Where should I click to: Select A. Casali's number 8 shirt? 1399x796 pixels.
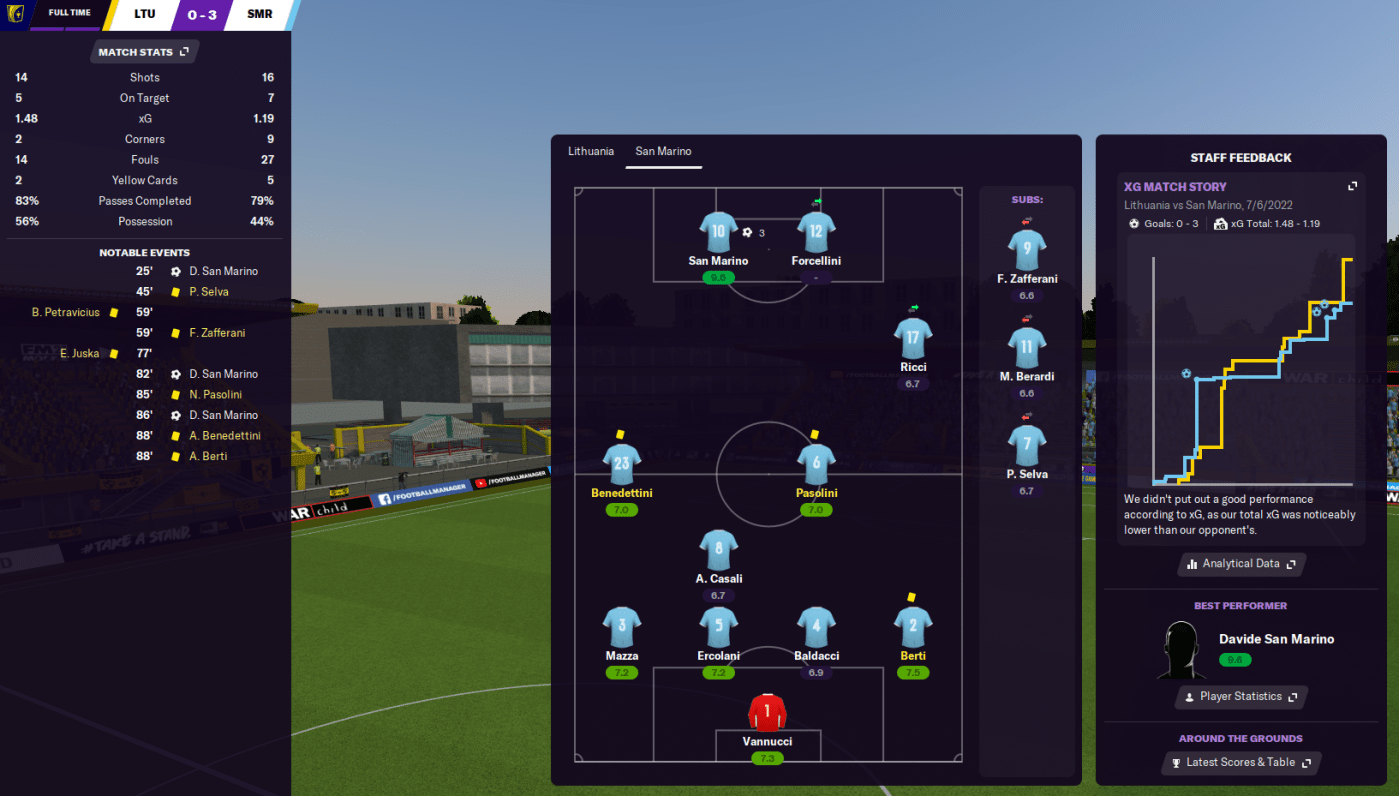[x=718, y=550]
